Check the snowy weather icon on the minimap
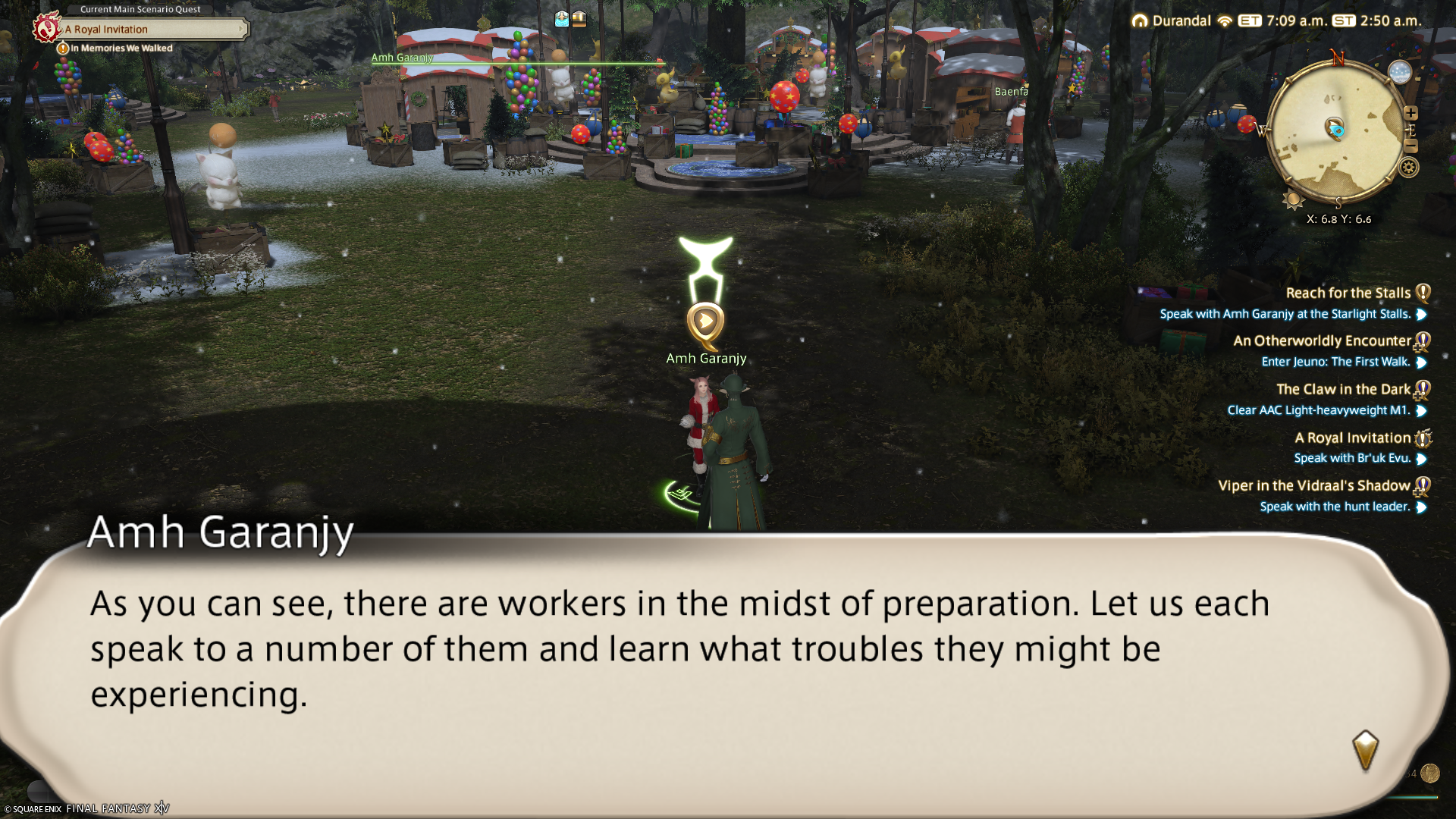 1399,72
